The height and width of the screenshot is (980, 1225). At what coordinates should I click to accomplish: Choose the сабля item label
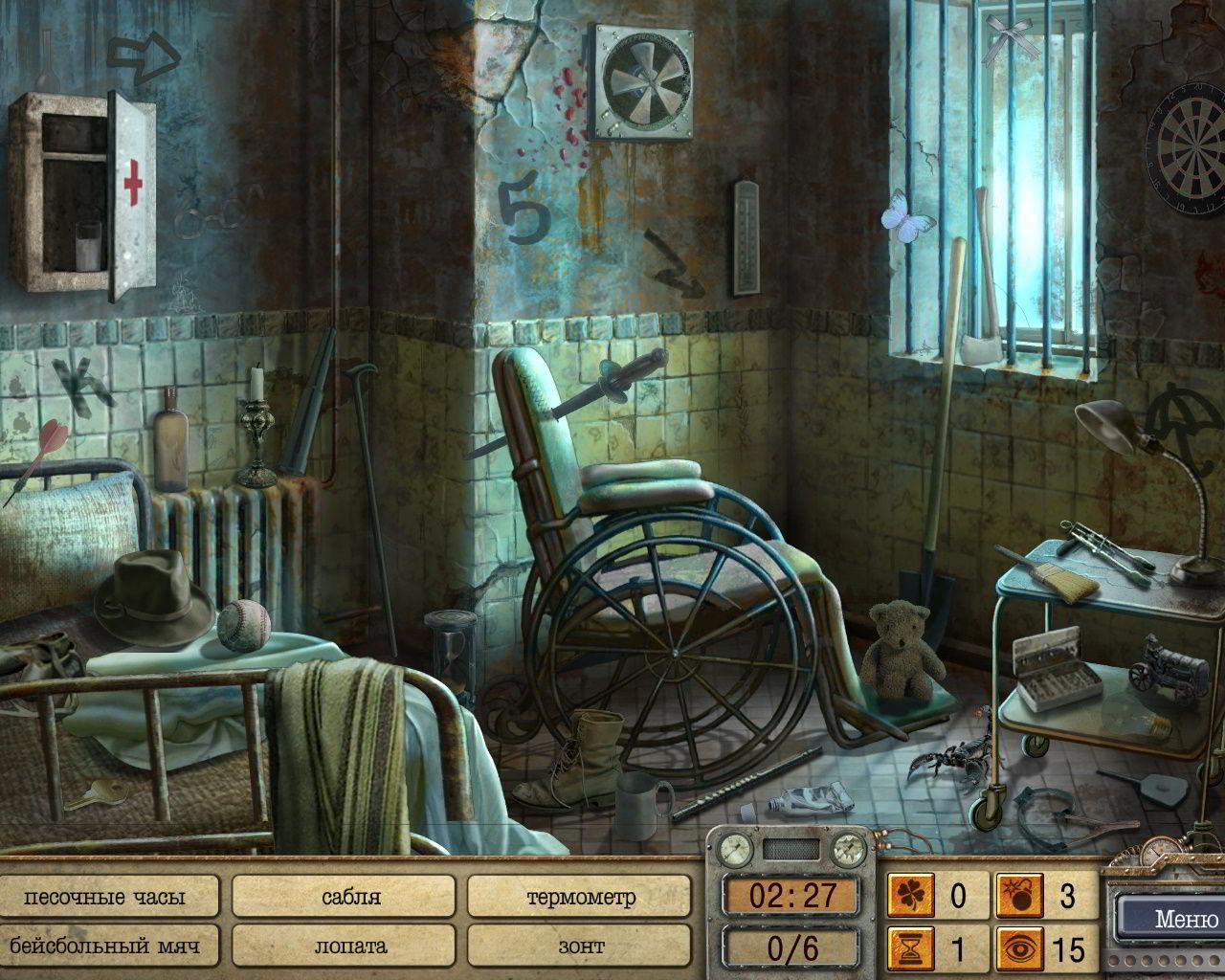(344, 897)
